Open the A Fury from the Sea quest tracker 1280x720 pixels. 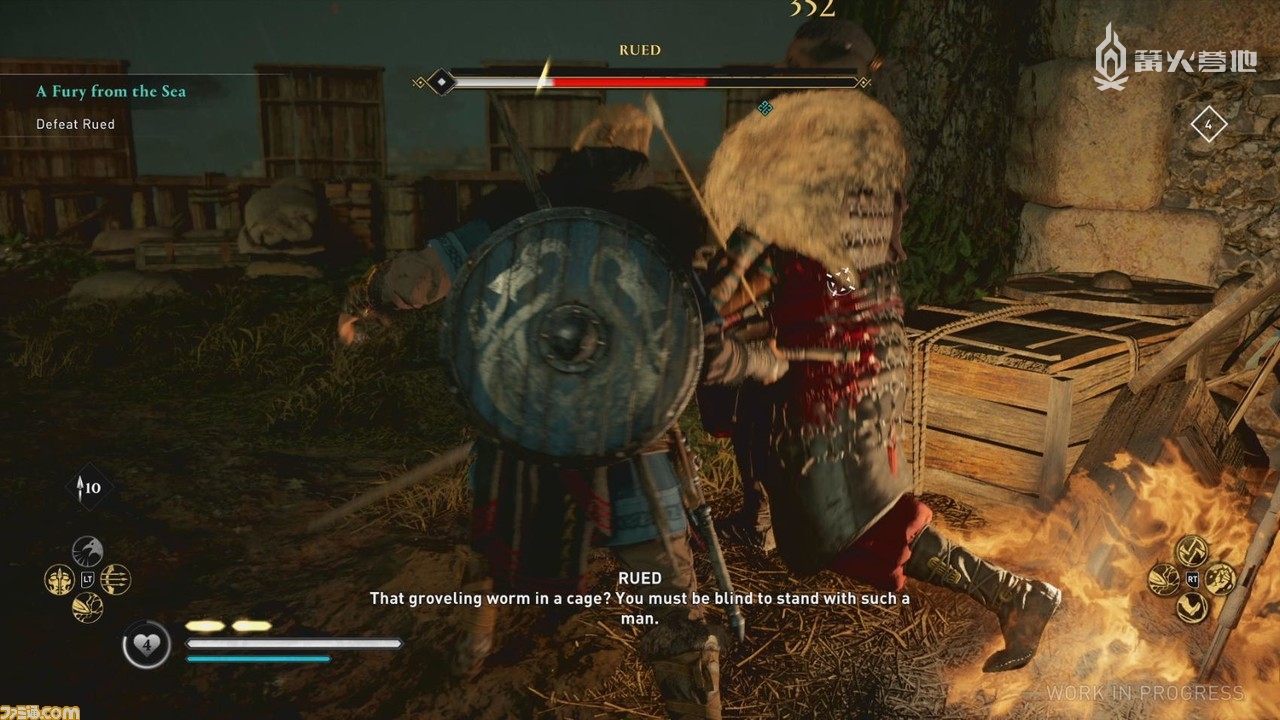click(111, 91)
